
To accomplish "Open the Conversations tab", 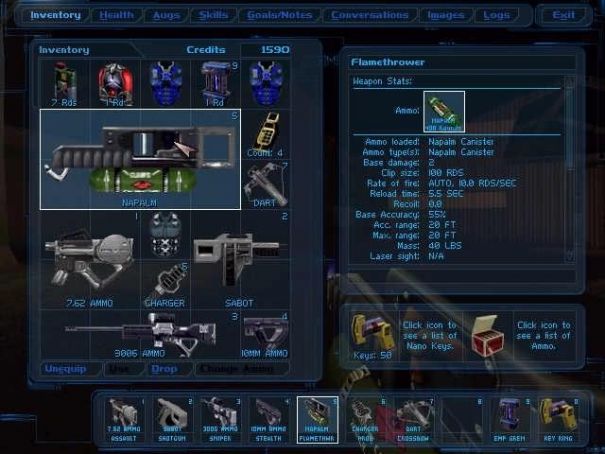I will (369, 15).
